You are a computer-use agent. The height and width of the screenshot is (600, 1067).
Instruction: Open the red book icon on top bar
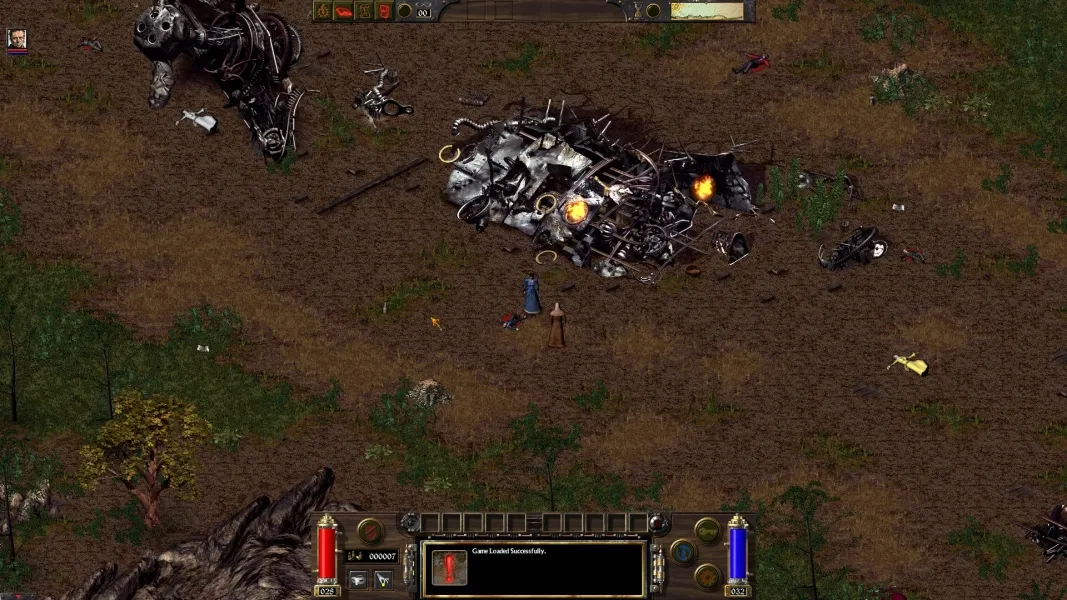coord(343,11)
